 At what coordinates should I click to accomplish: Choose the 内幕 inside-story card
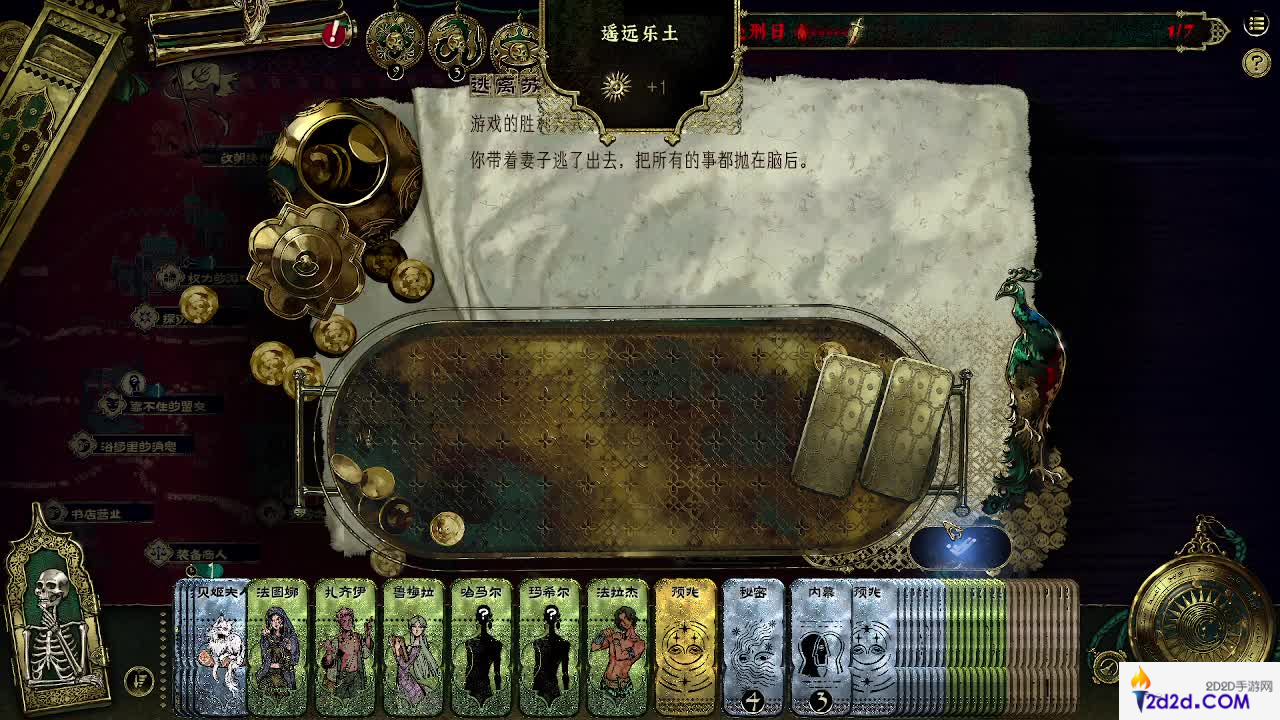click(819, 646)
